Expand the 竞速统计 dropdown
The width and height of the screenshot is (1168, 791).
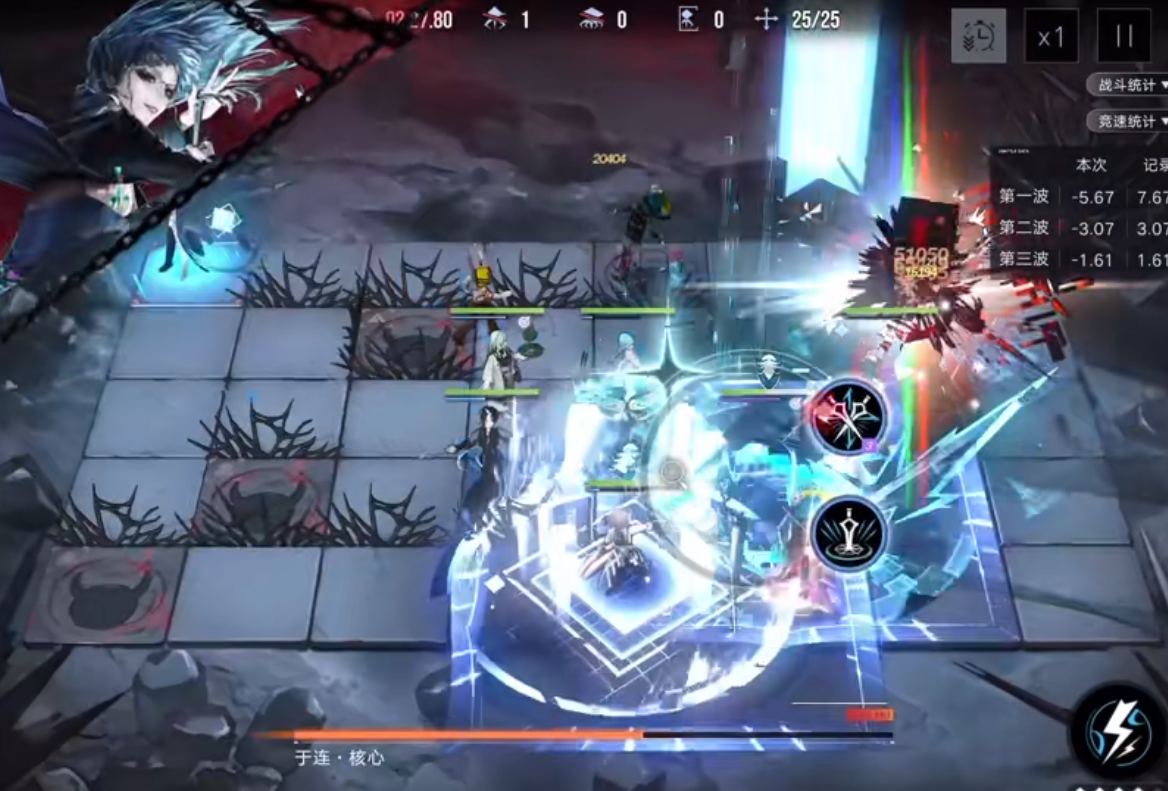coord(1130,121)
